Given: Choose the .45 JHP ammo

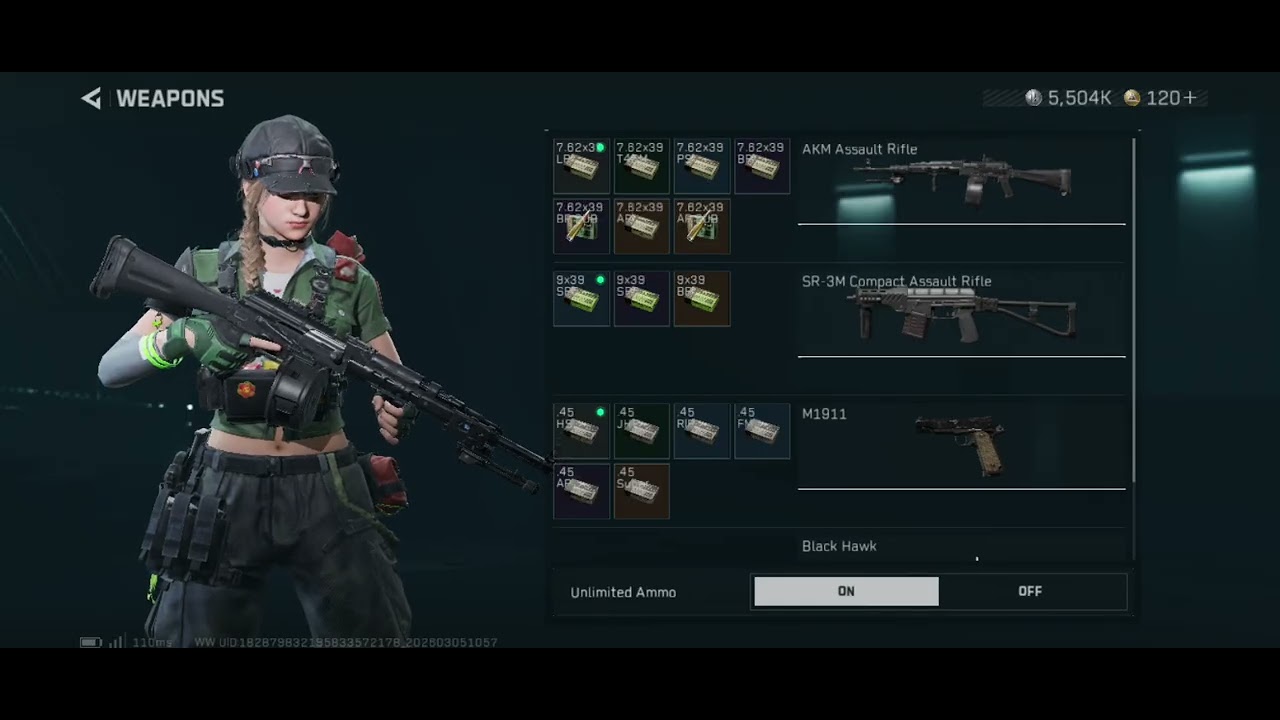Looking at the screenshot, I should (641, 431).
